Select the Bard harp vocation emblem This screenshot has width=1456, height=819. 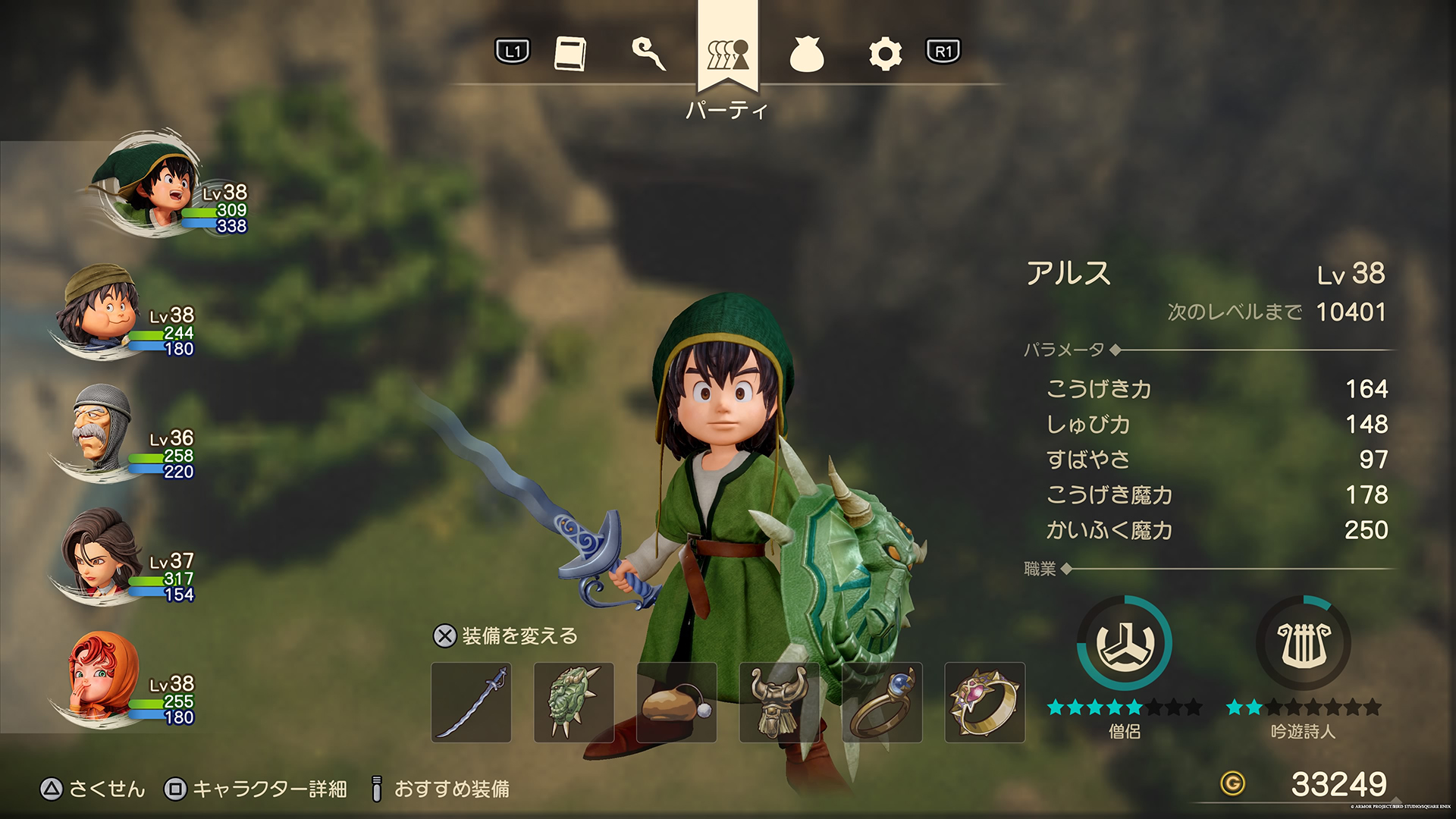[1304, 644]
